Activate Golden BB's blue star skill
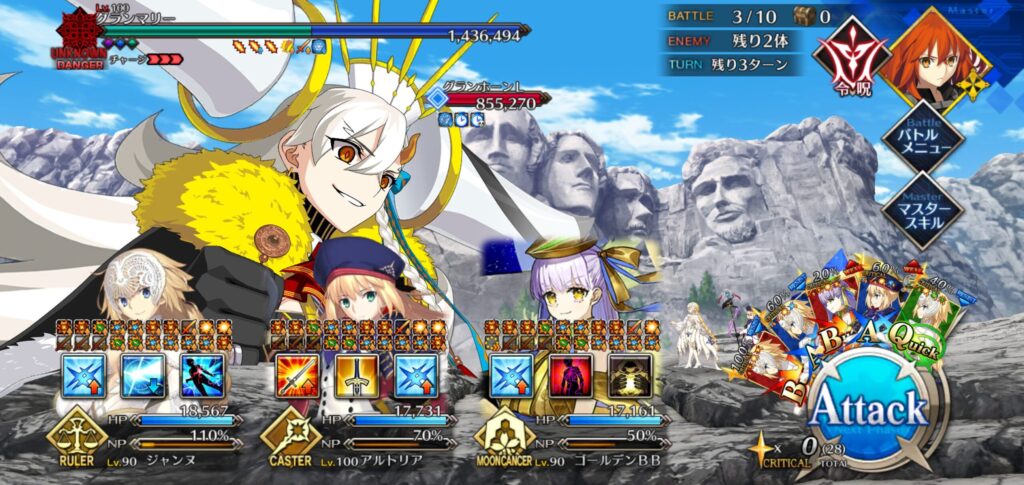 click(x=511, y=375)
